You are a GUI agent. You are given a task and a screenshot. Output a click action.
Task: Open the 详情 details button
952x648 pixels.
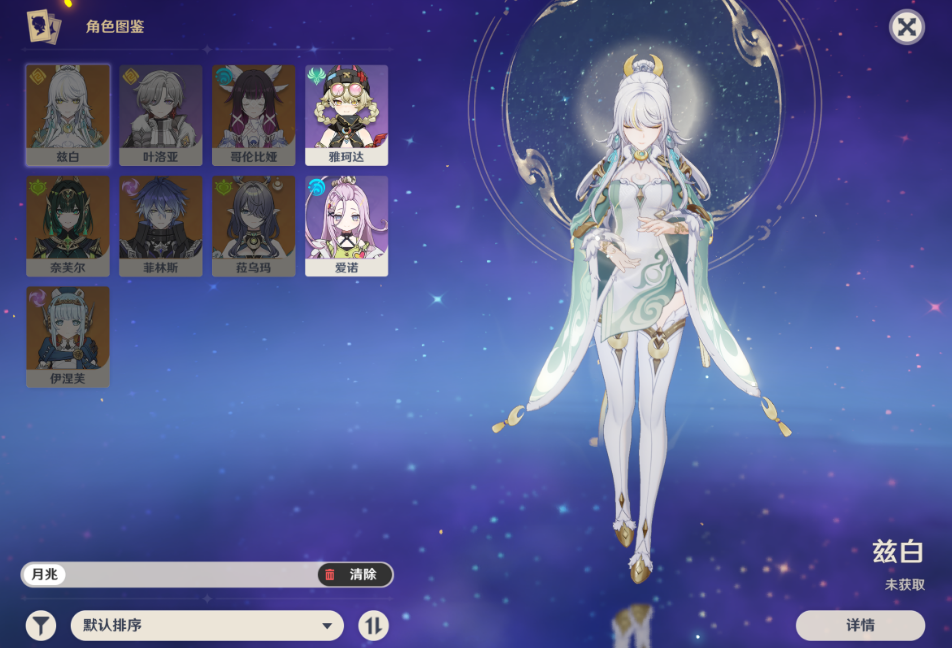(860, 625)
